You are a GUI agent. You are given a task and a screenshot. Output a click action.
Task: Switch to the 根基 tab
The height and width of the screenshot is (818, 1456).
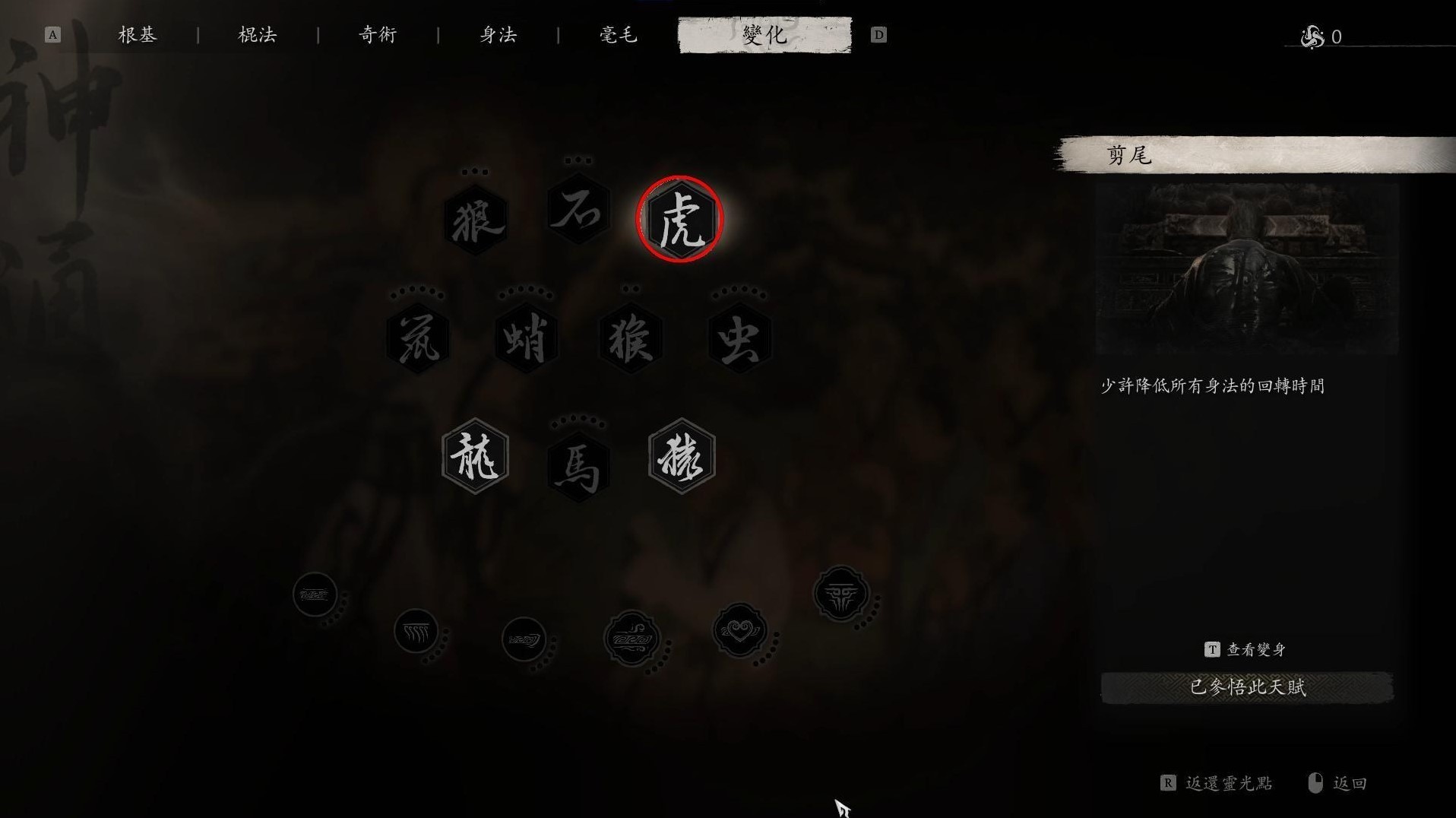pyautogui.click(x=138, y=35)
